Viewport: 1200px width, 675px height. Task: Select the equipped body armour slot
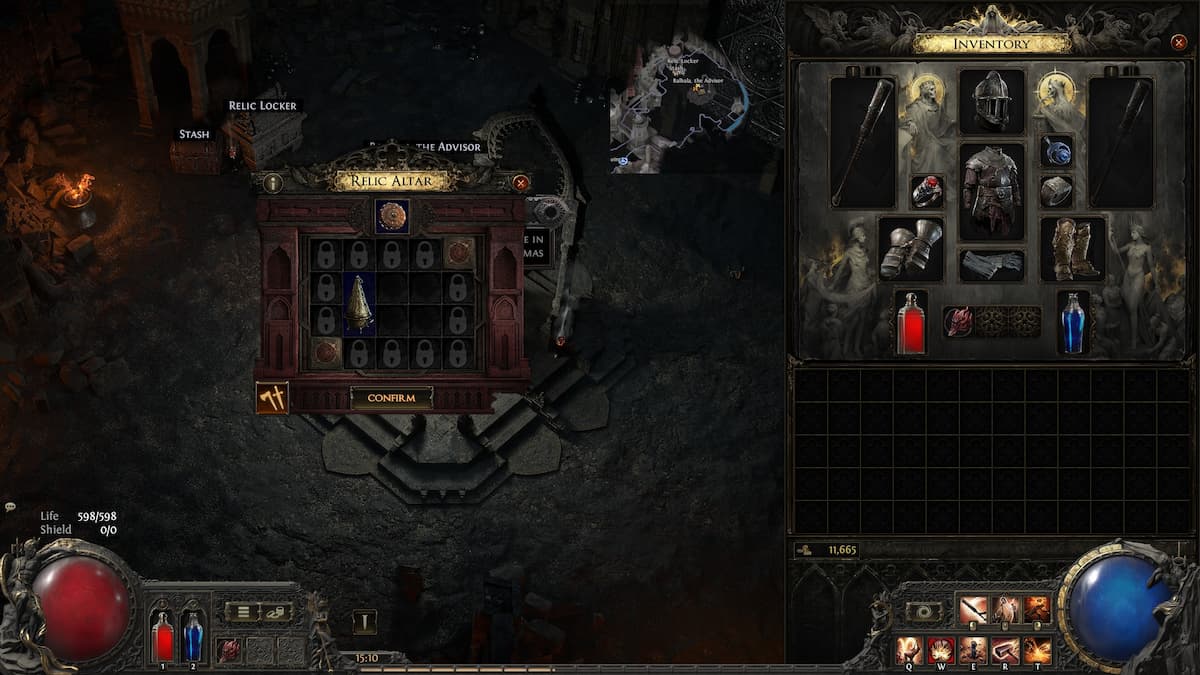click(992, 190)
